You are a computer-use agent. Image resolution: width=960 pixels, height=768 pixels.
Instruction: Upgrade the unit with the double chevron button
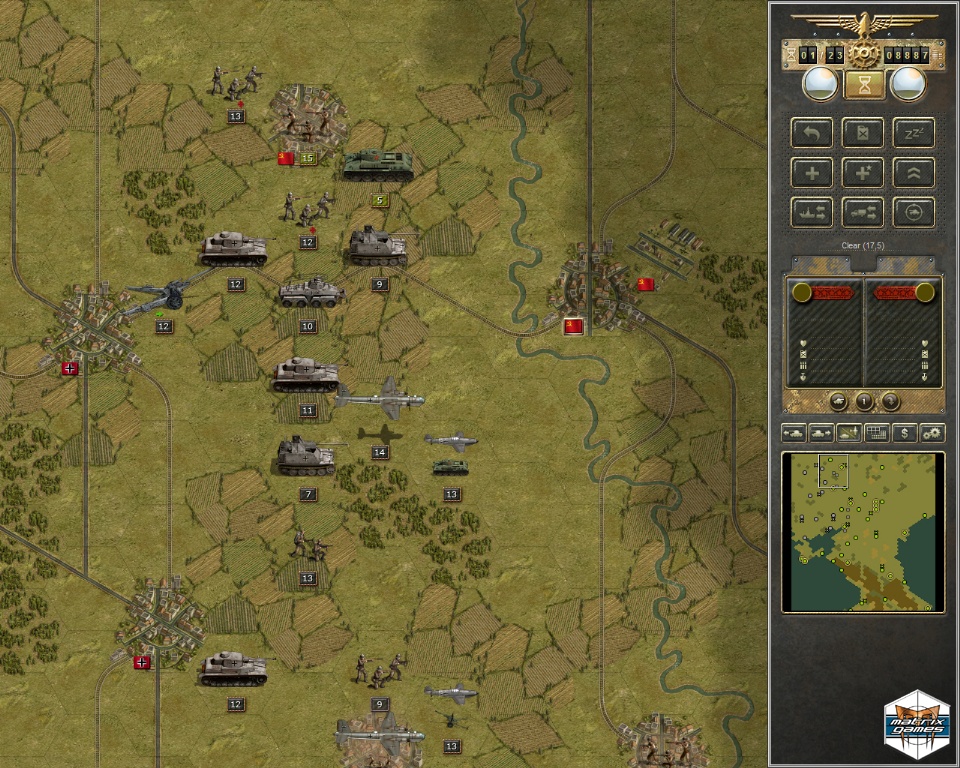click(x=914, y=172)
